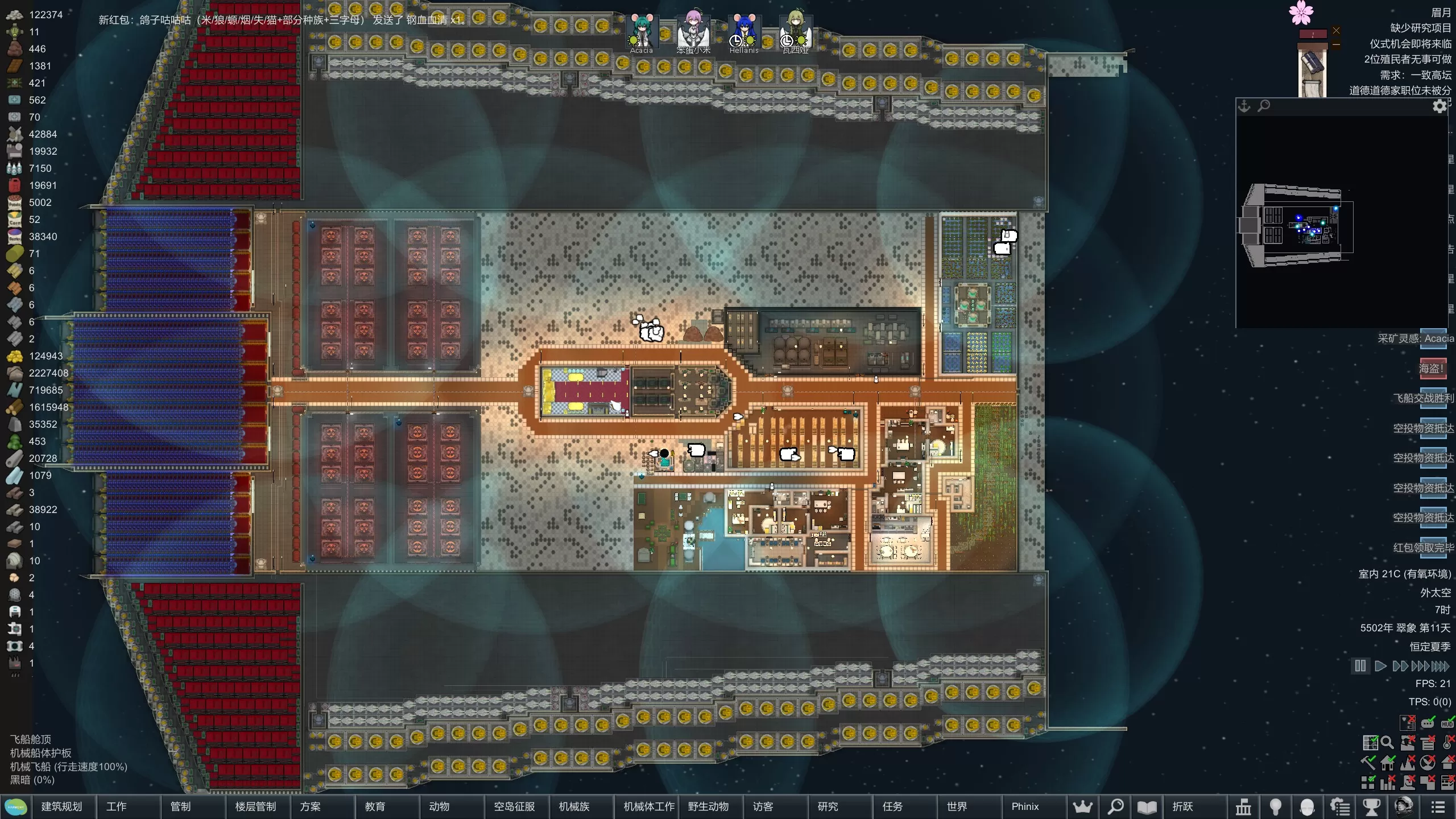Open the 建筑规划 architect menu
The height and width of the screenshot is (819, 1456).
click(x=61, y=806)
